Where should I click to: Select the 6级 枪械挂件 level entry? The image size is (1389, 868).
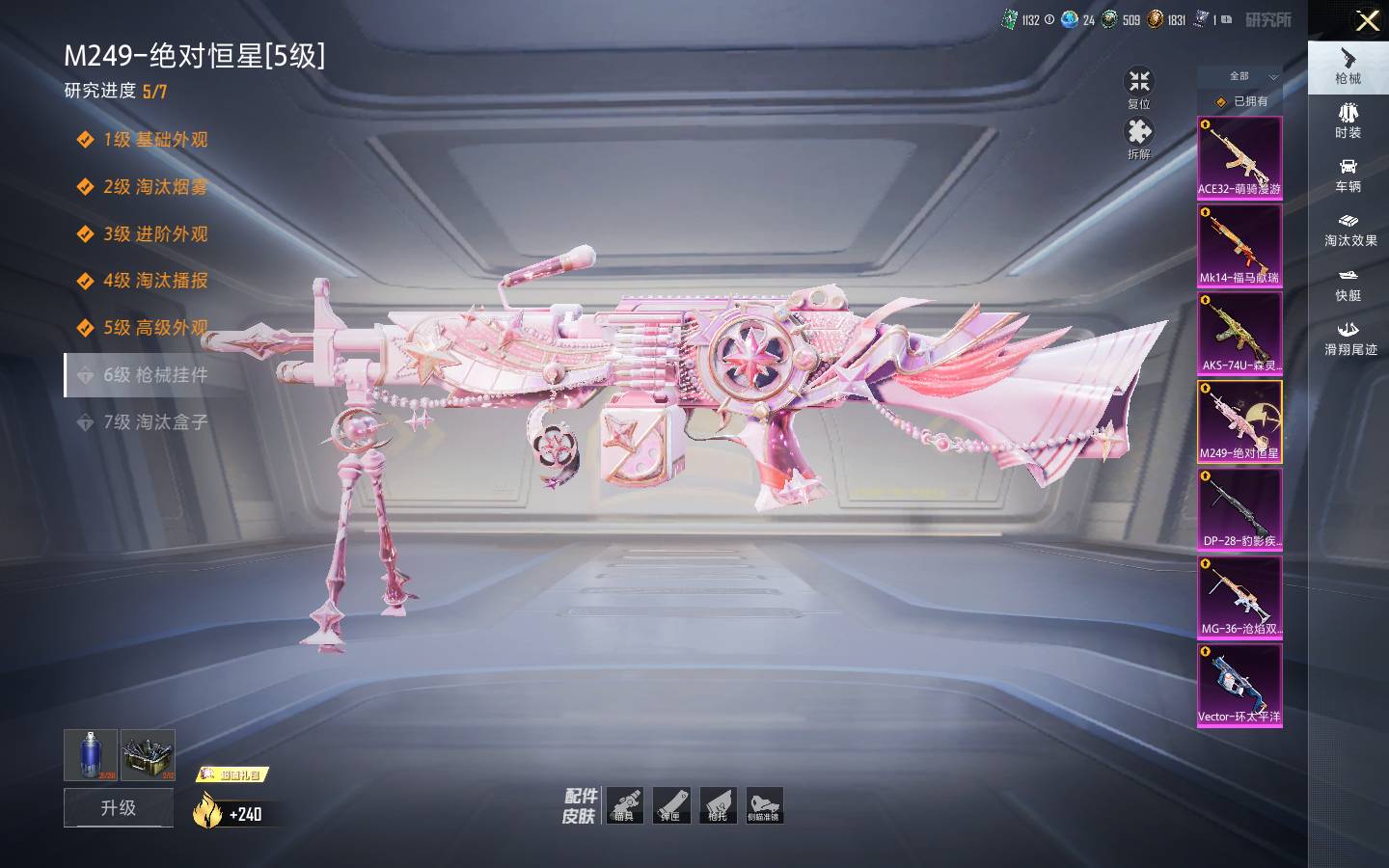(x=154, y=374)
